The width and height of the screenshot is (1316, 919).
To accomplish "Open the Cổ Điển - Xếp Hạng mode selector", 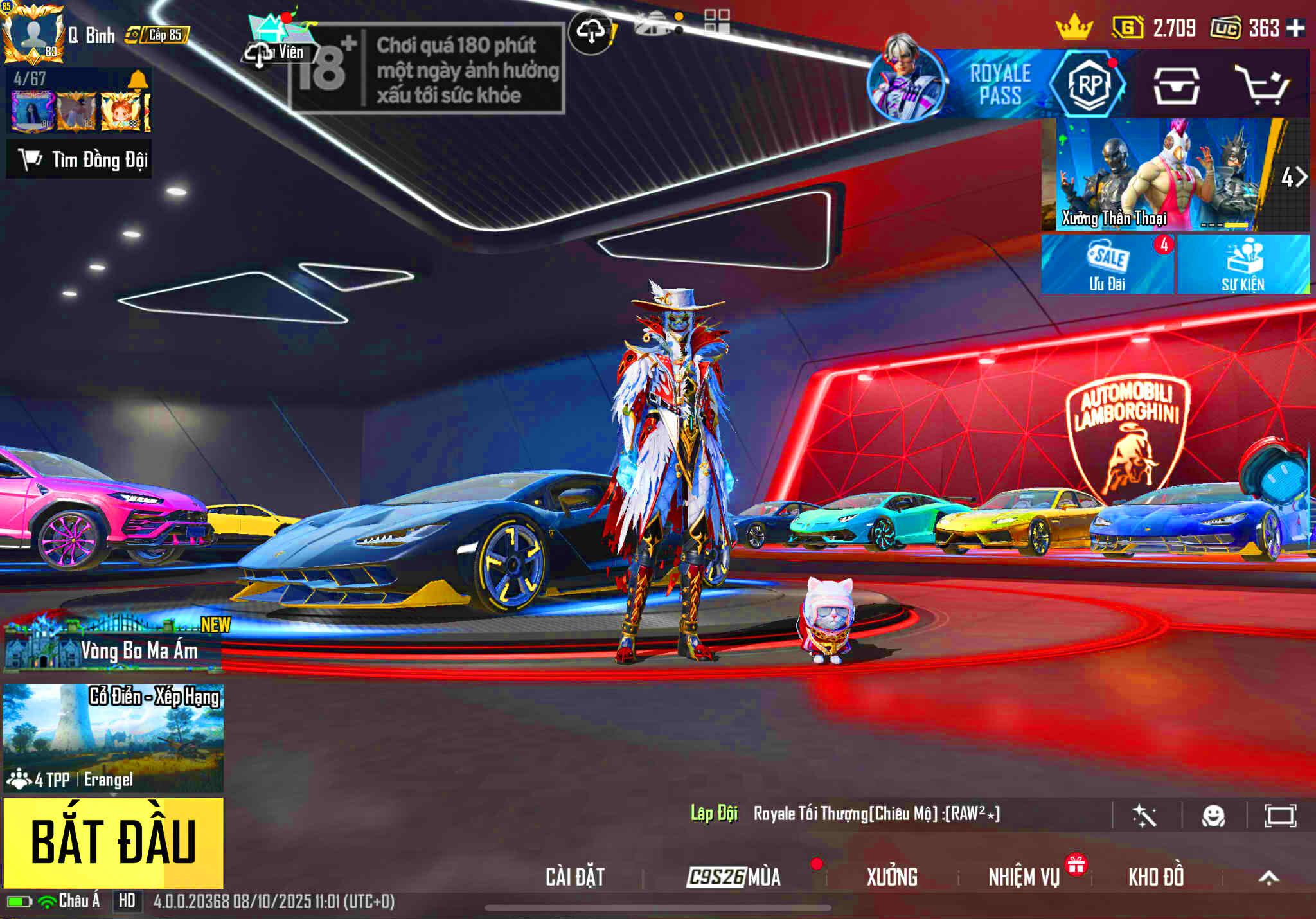I will (114, 737).
